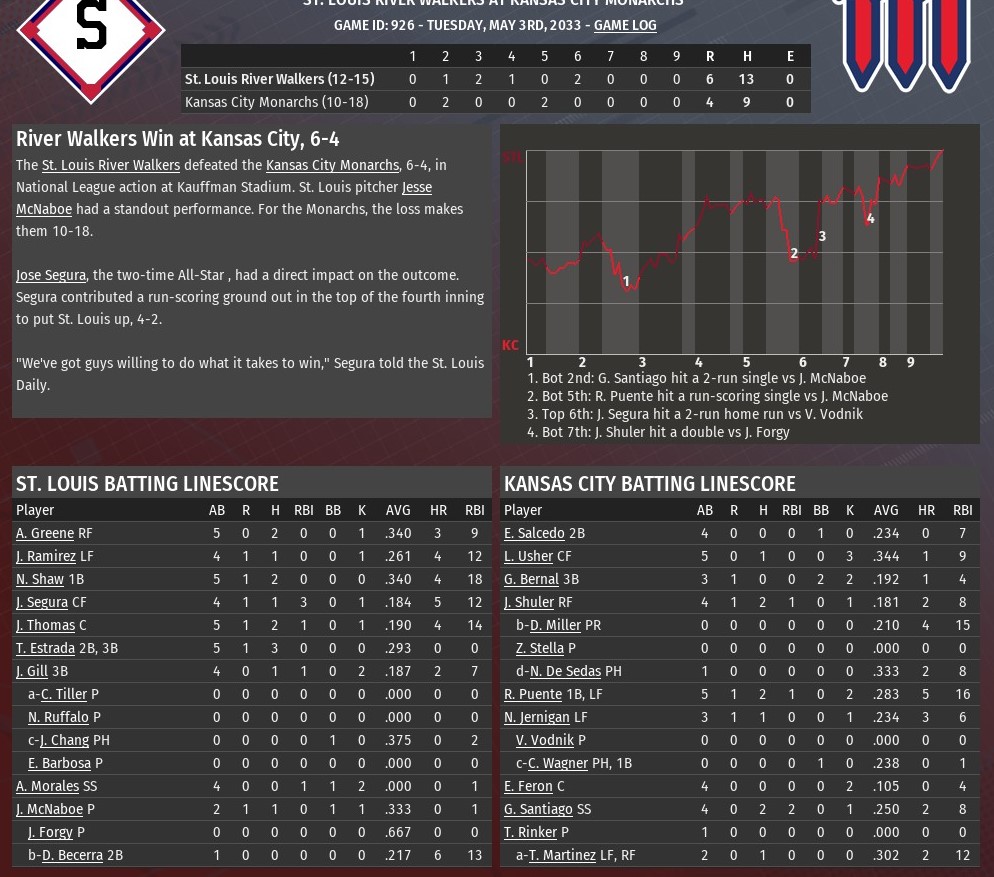Screen dimensions: 994x877
Task: Open J. Shuler's player profile
Action: point(529,603)
